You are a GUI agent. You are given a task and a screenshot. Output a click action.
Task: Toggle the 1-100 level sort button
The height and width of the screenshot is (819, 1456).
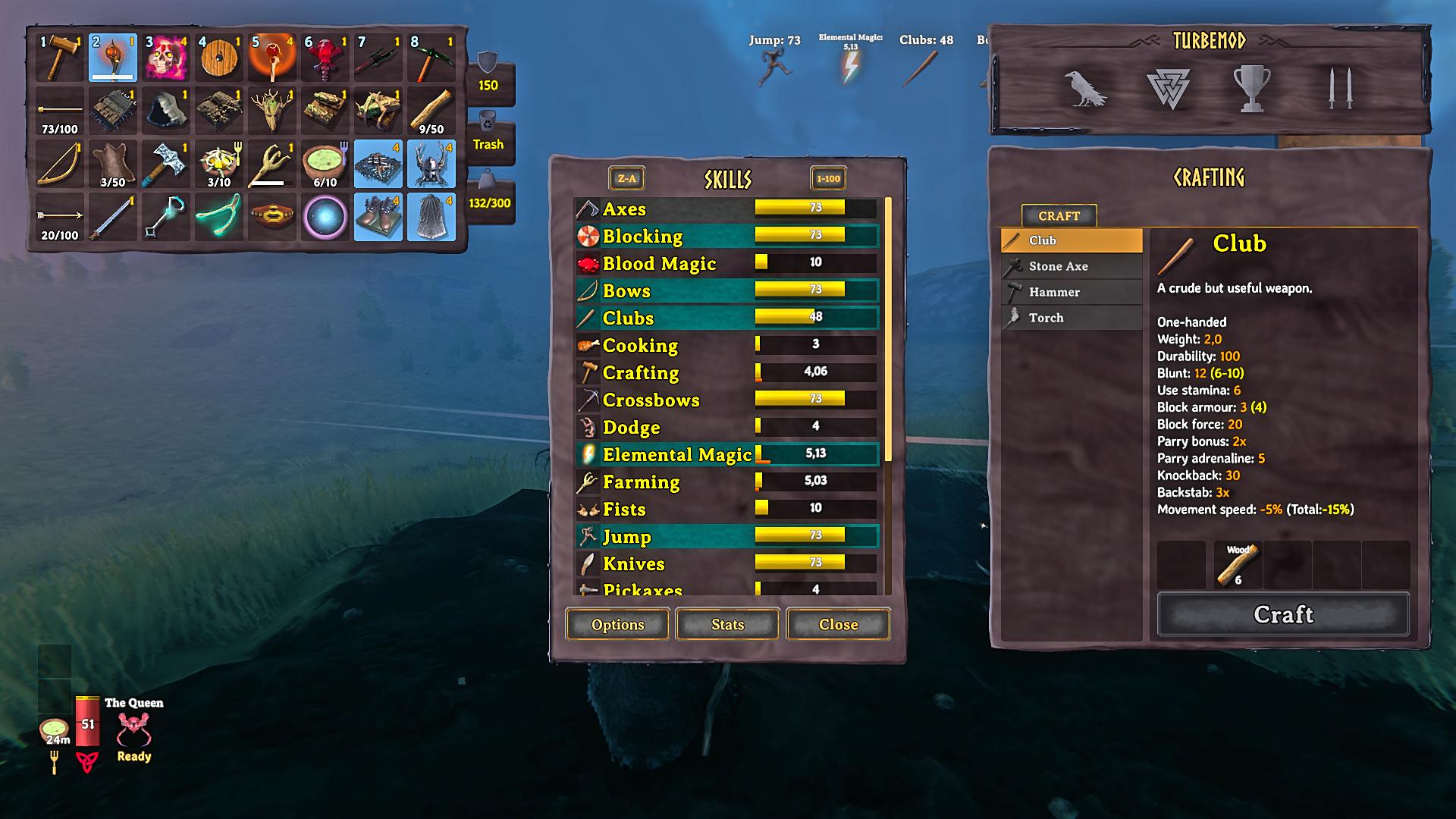tap(827, 179)
